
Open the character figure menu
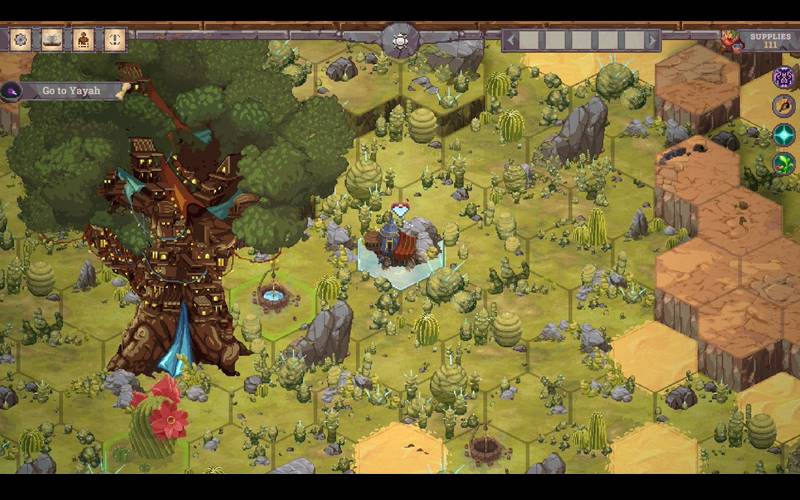(x=84, y=40)
